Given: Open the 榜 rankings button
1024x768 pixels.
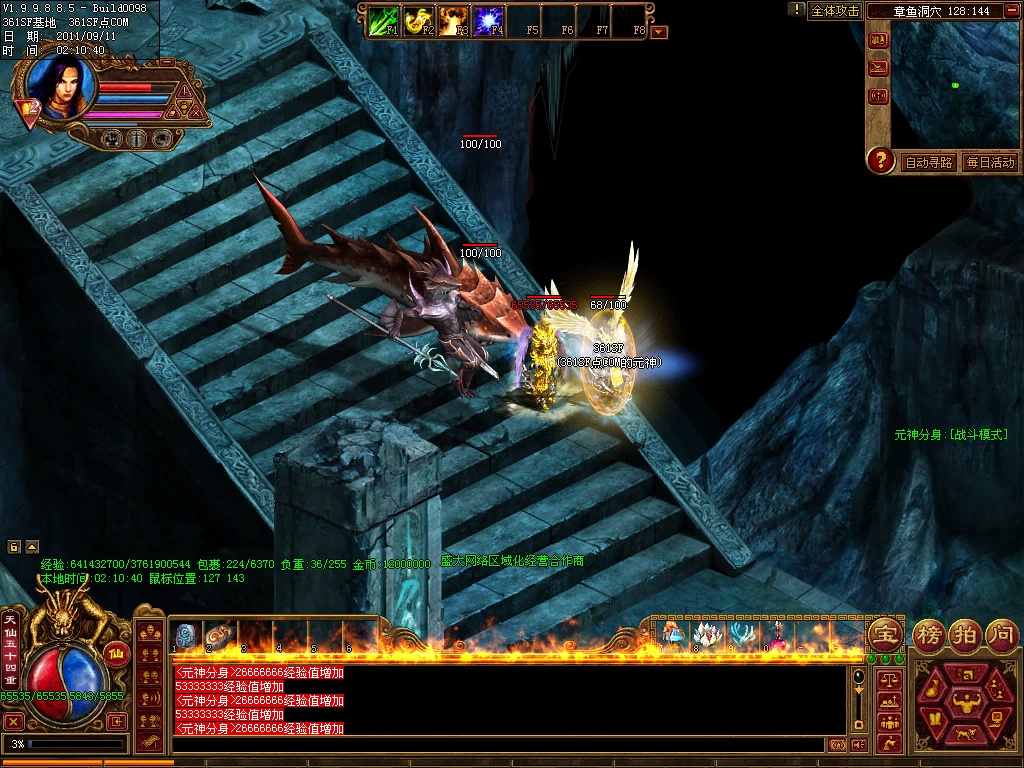Looking at the screenshot, I should click(x=927, y=633).
